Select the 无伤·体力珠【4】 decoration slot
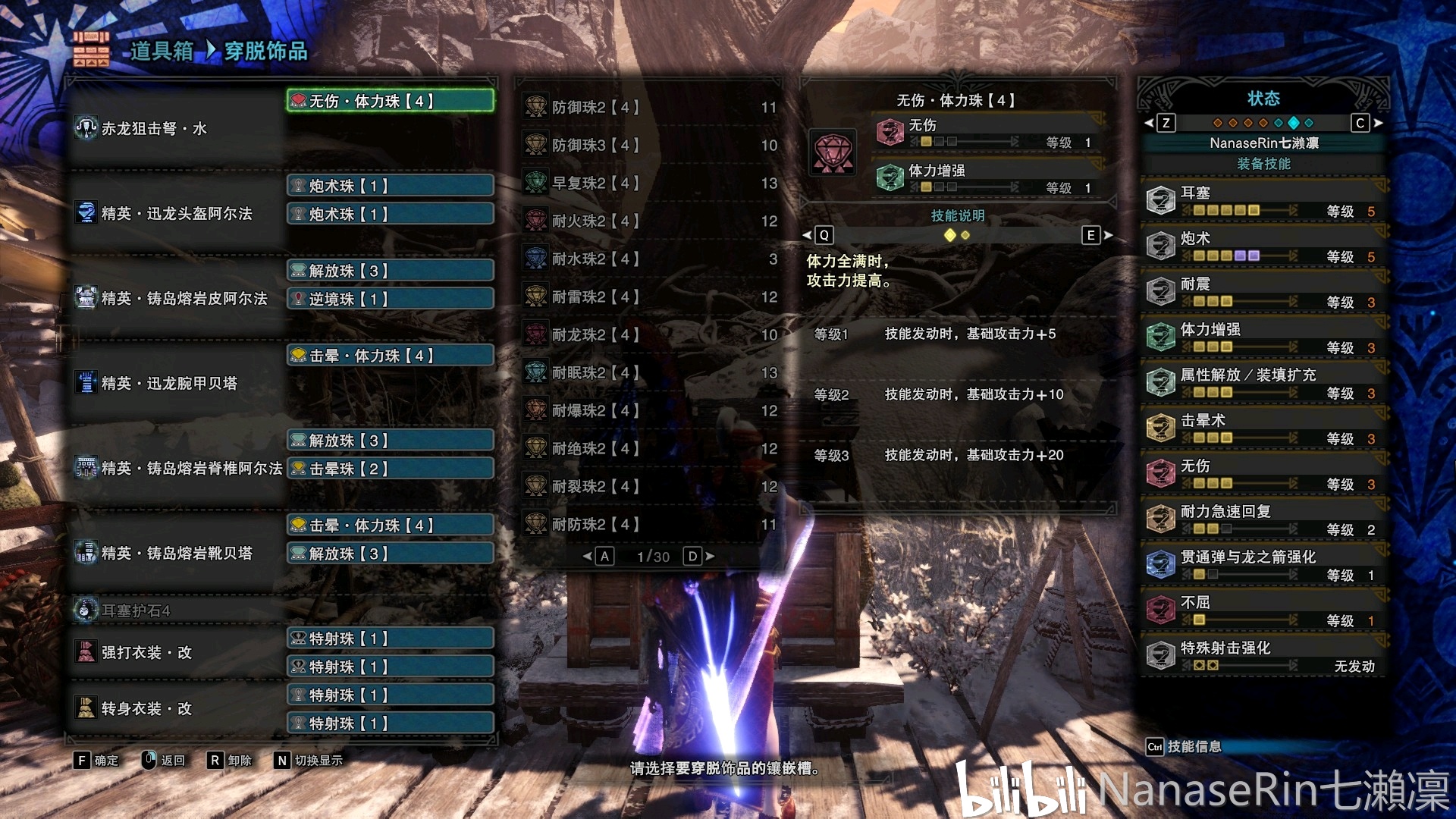 (390, 101)
